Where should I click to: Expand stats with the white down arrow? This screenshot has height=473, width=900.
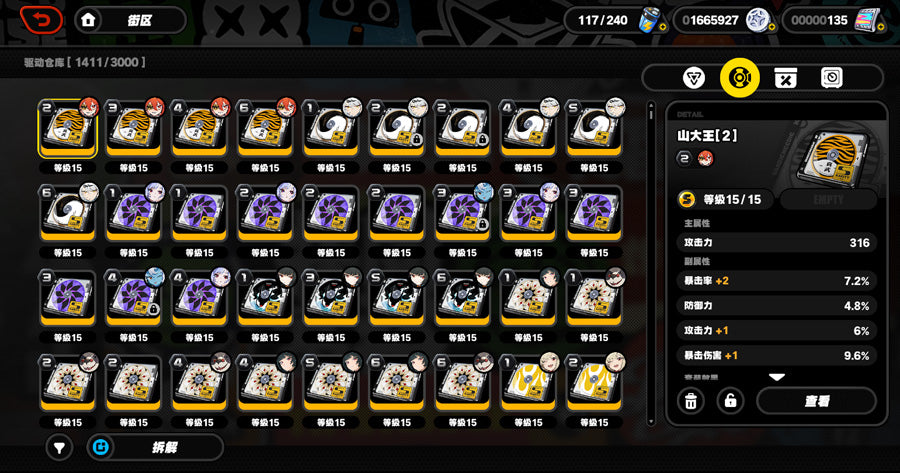click(776, 378)
